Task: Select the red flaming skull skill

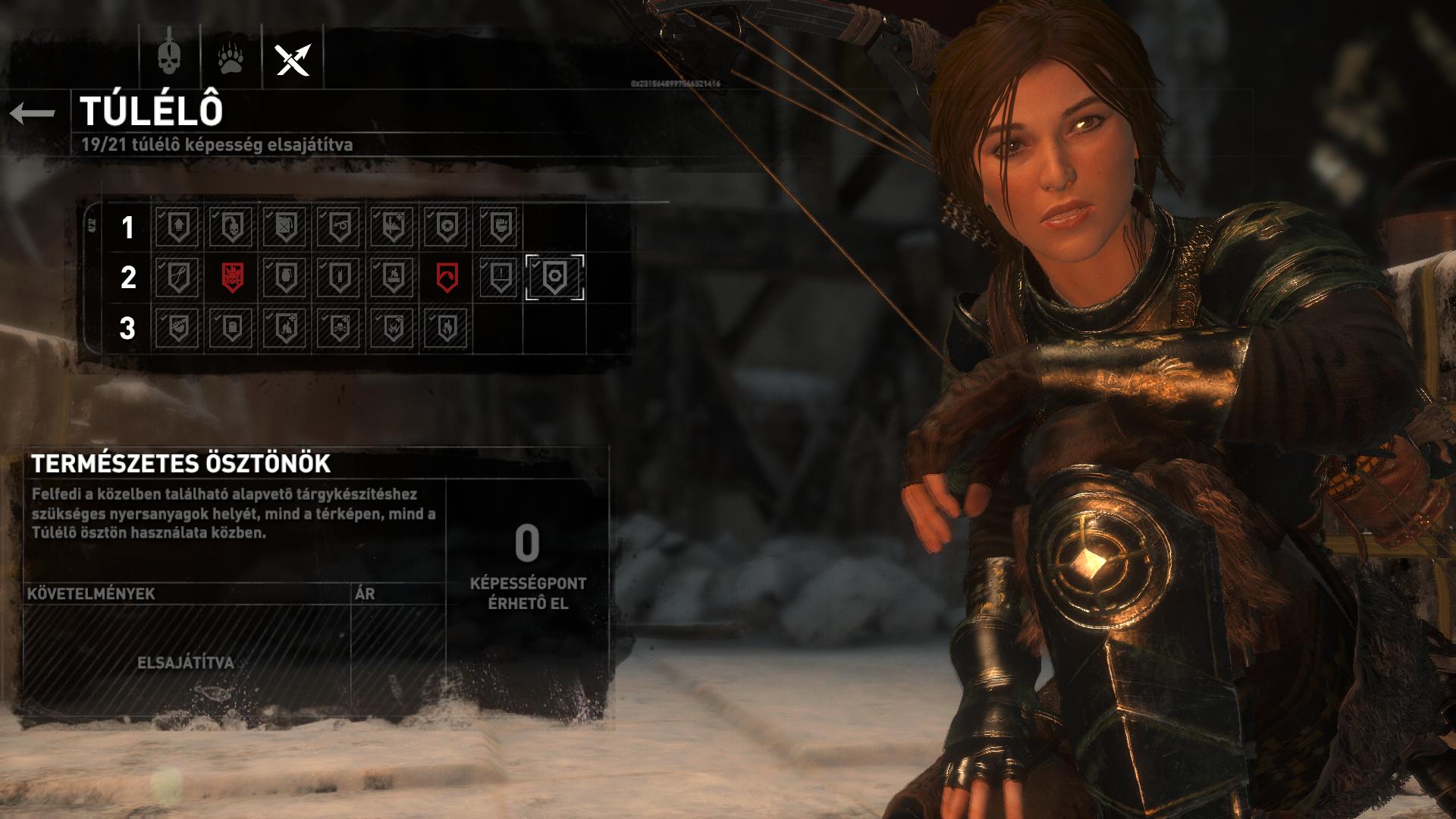Action: pyautogui.click(x=231, y=278)
